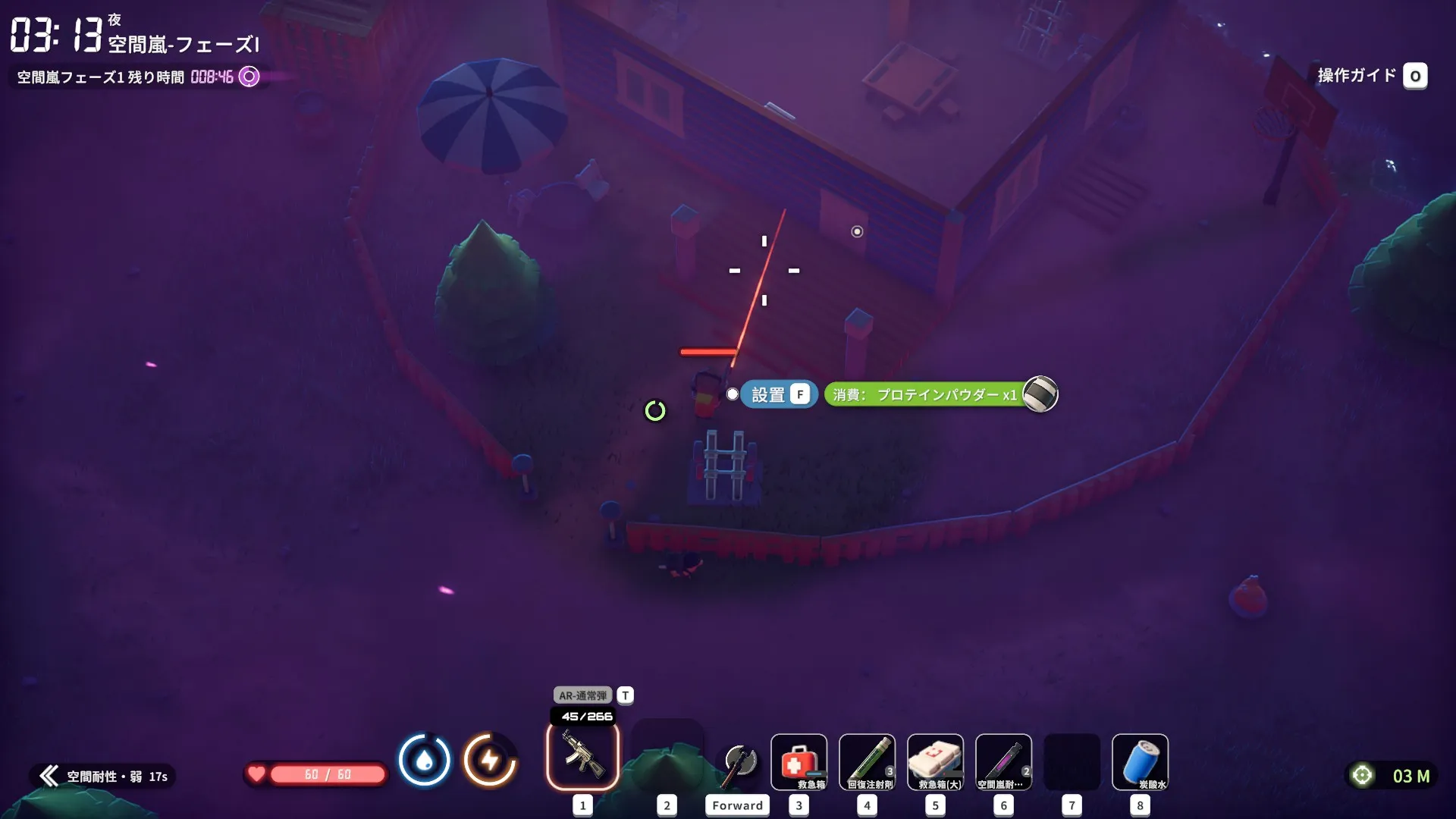Click the water droplet hydration gauge icon

pos(424,760)
